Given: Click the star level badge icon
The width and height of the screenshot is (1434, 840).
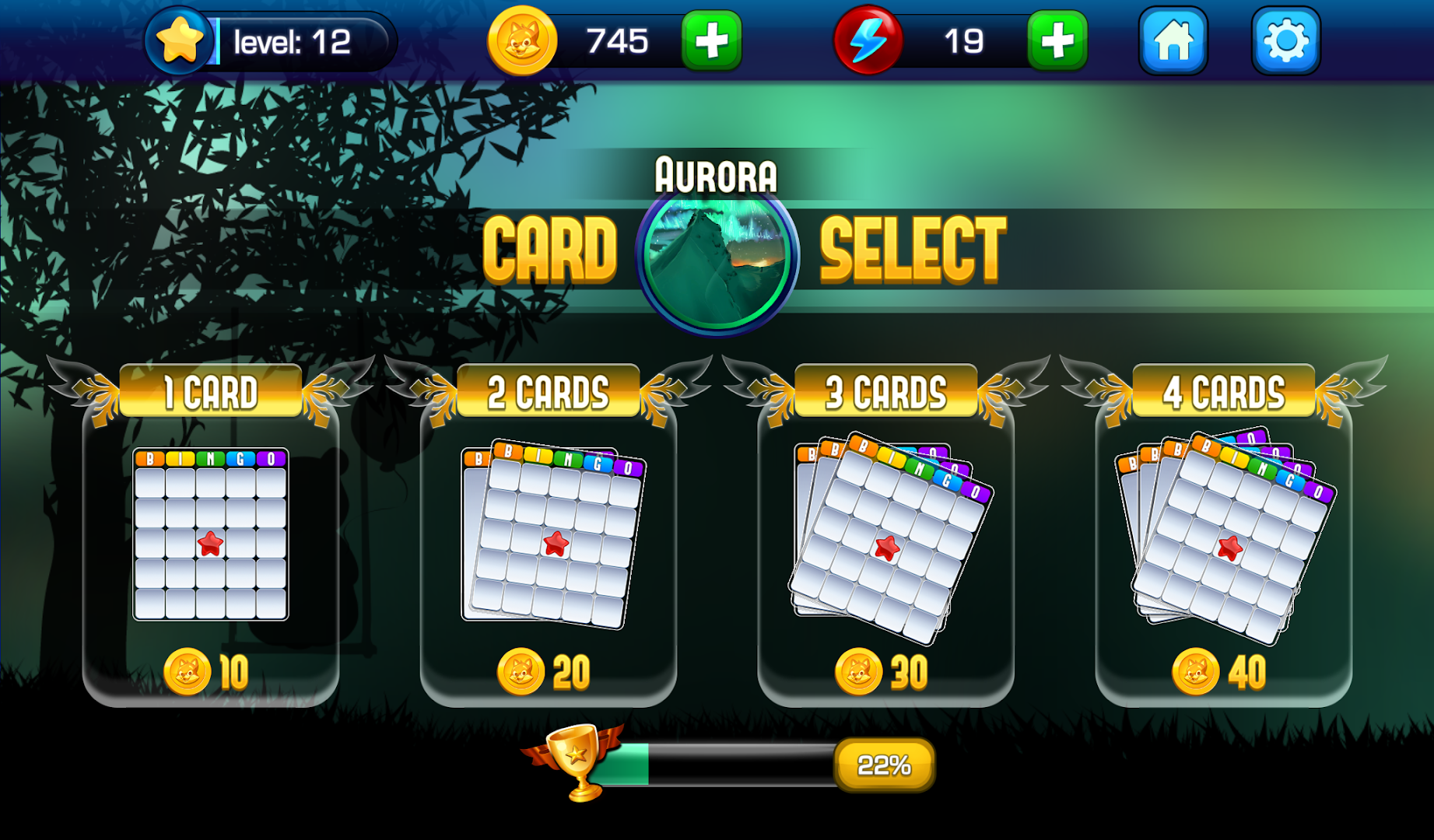Looking at the screenshot, I should pos(181,40).
